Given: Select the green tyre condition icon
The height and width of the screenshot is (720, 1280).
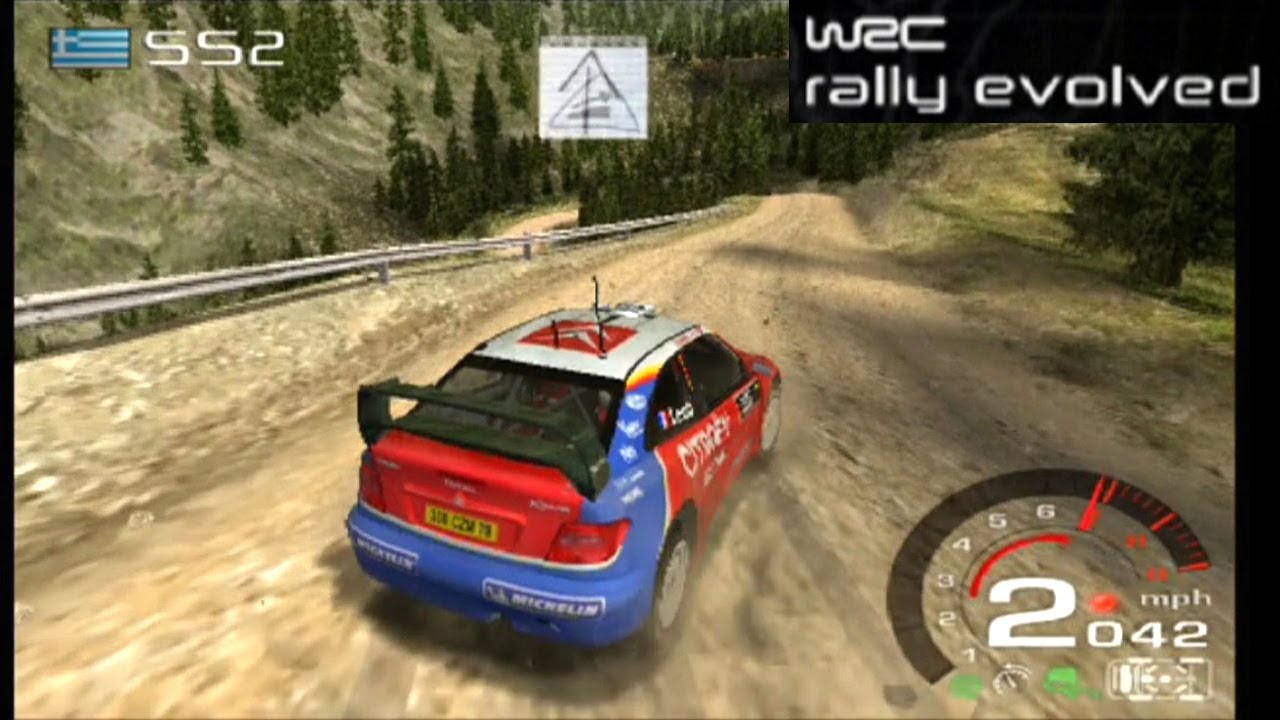Looking at the screenshot, I should point(965,685).
